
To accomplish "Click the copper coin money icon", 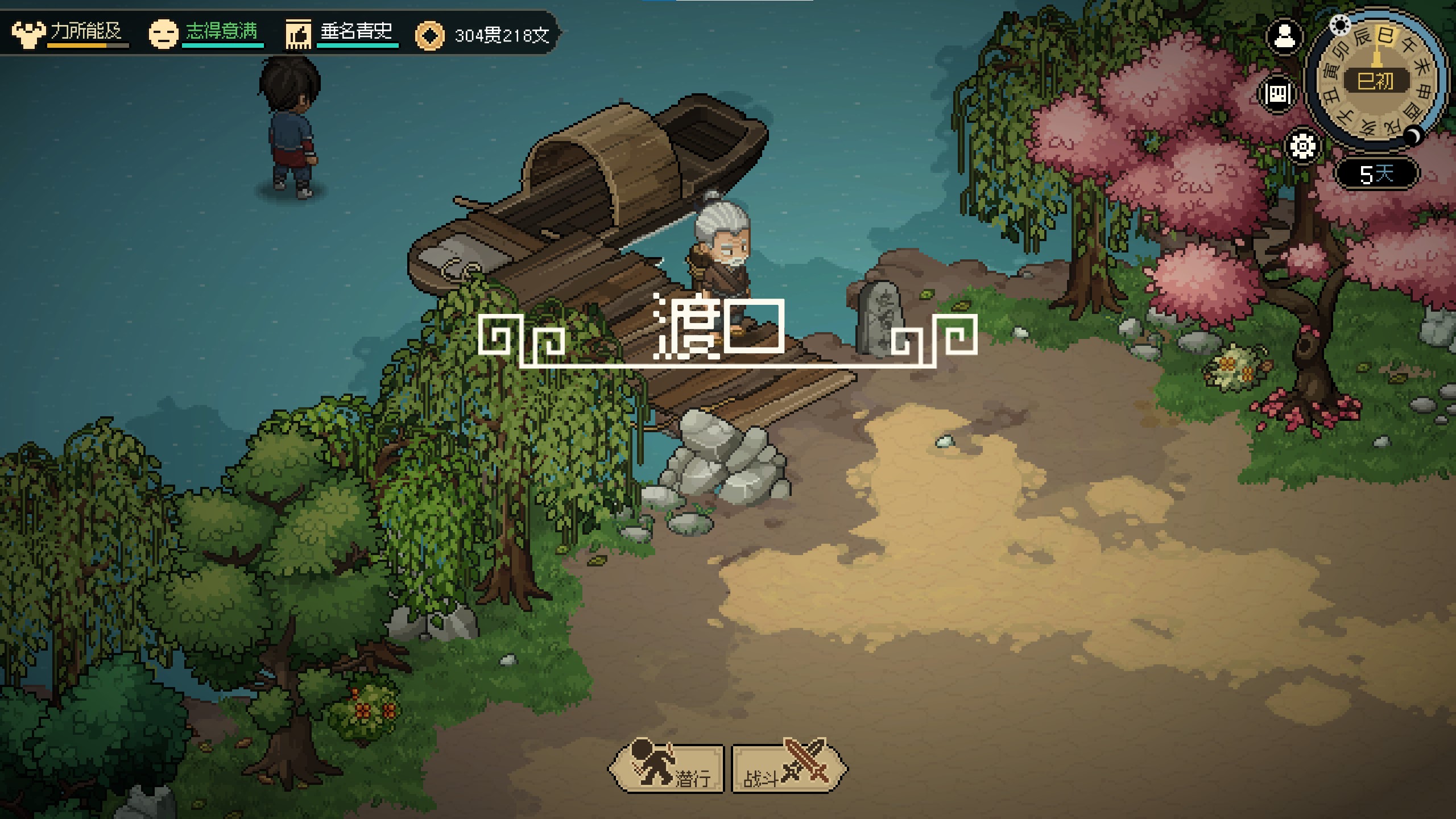I will 429,36.
